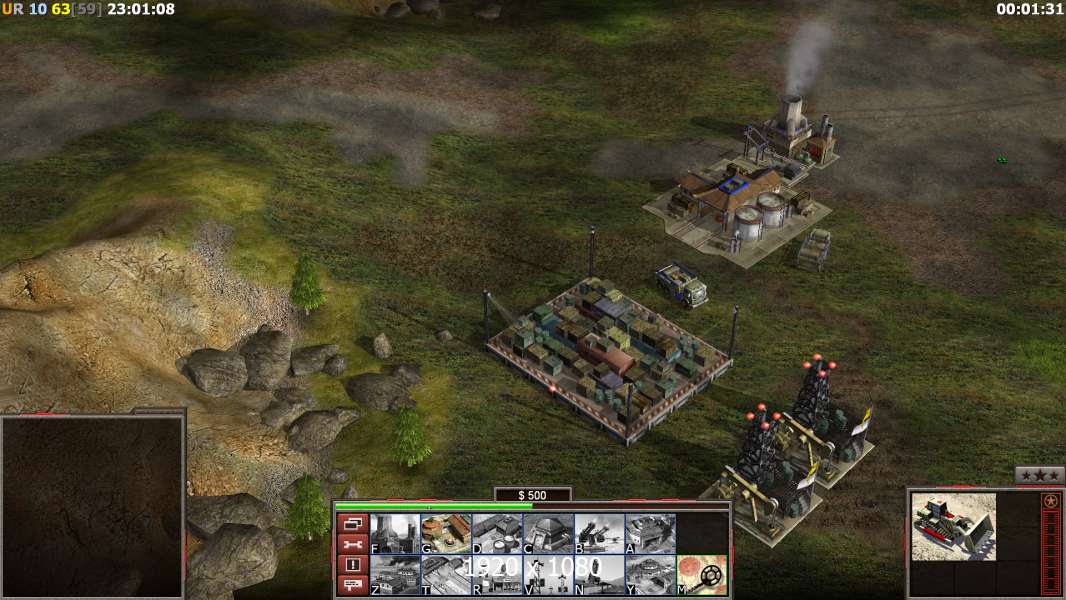1066x600 pixels.
Task: Pick the build icon marked D
Action: pos(497,533)
